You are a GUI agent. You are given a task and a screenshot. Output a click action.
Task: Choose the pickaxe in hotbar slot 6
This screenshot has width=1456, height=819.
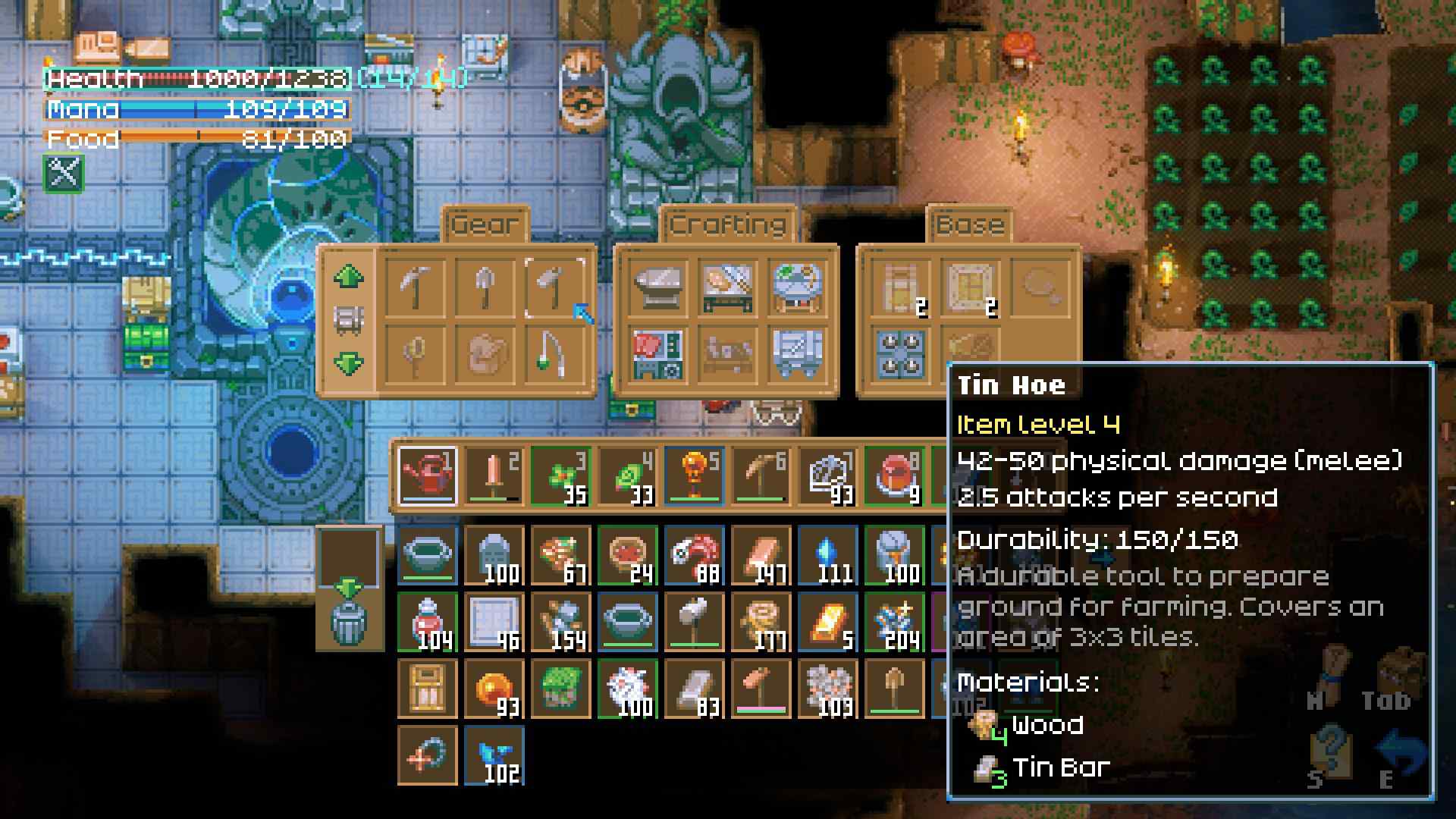pos(761,476)
